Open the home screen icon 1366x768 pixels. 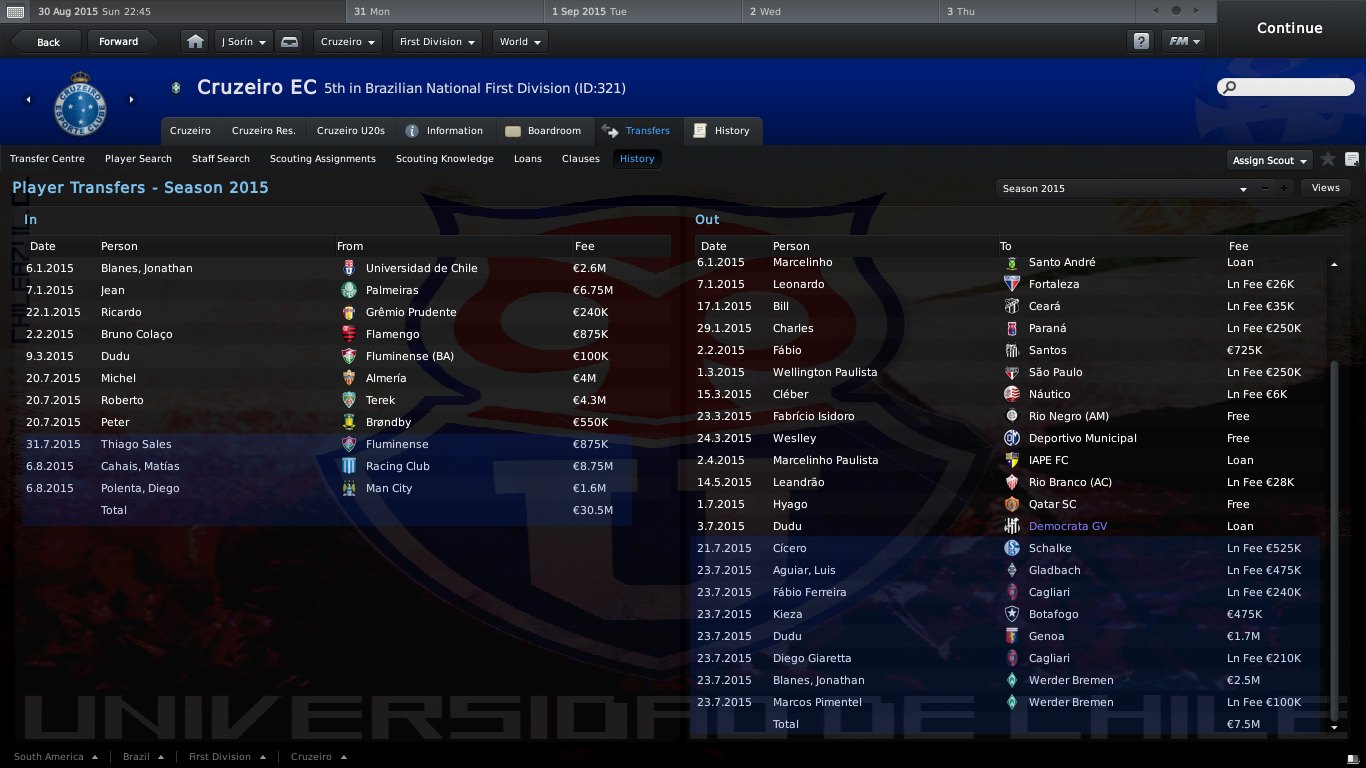(196, 42)
